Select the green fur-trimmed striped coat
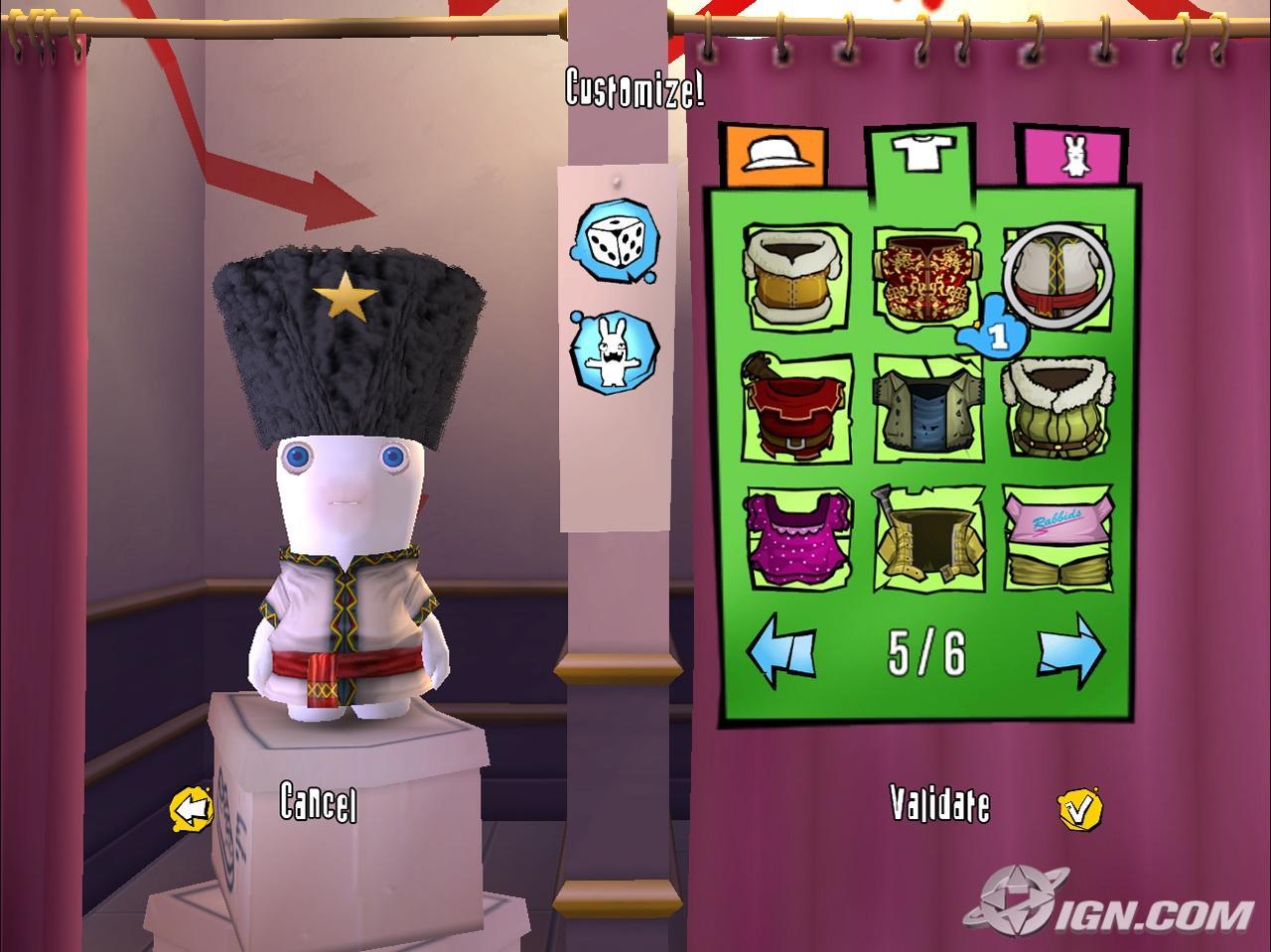 pyautogui.click(x=1057, y=407)
